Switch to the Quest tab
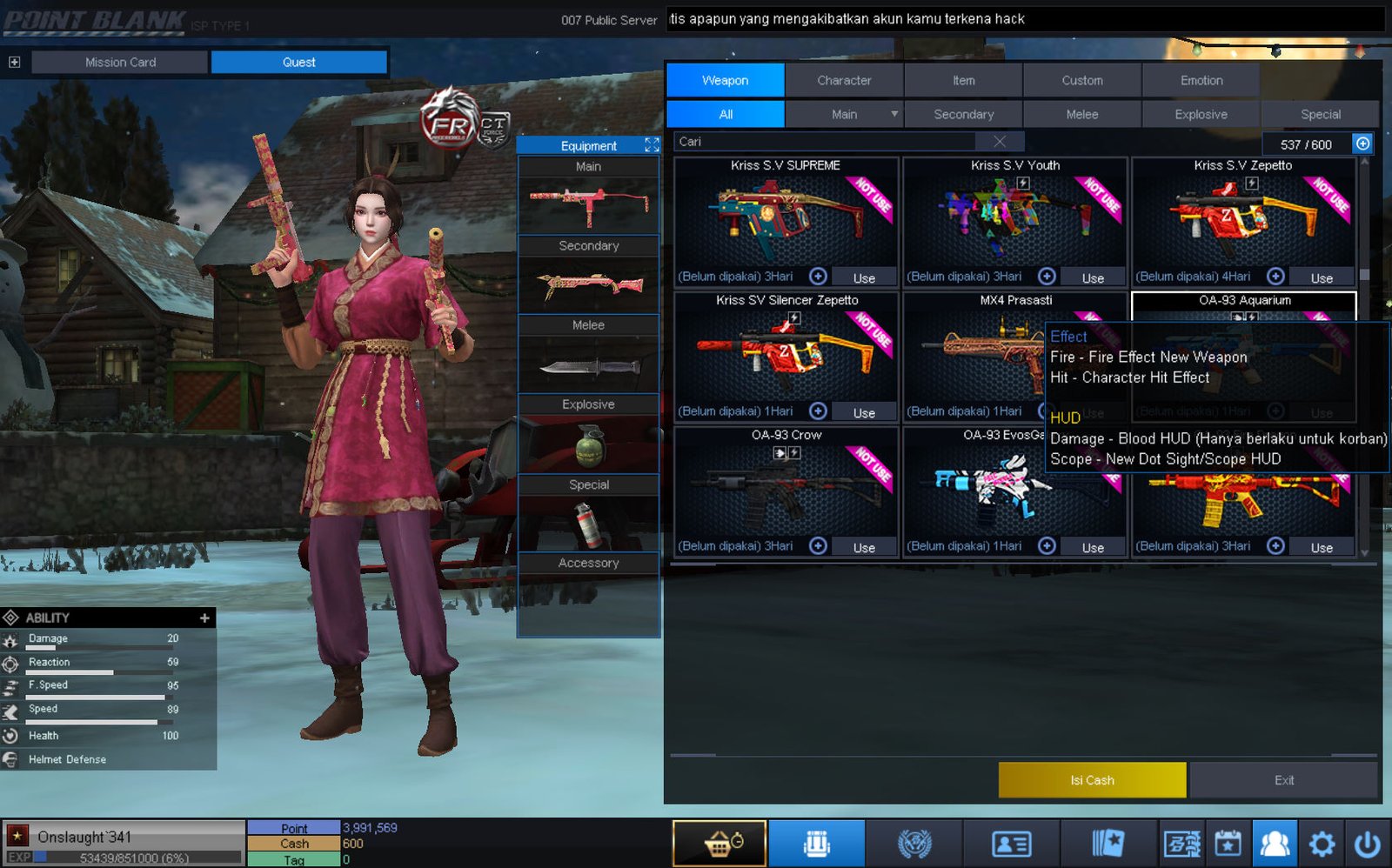The height and width of the screenshot is (868, 1392). [298, 62]
